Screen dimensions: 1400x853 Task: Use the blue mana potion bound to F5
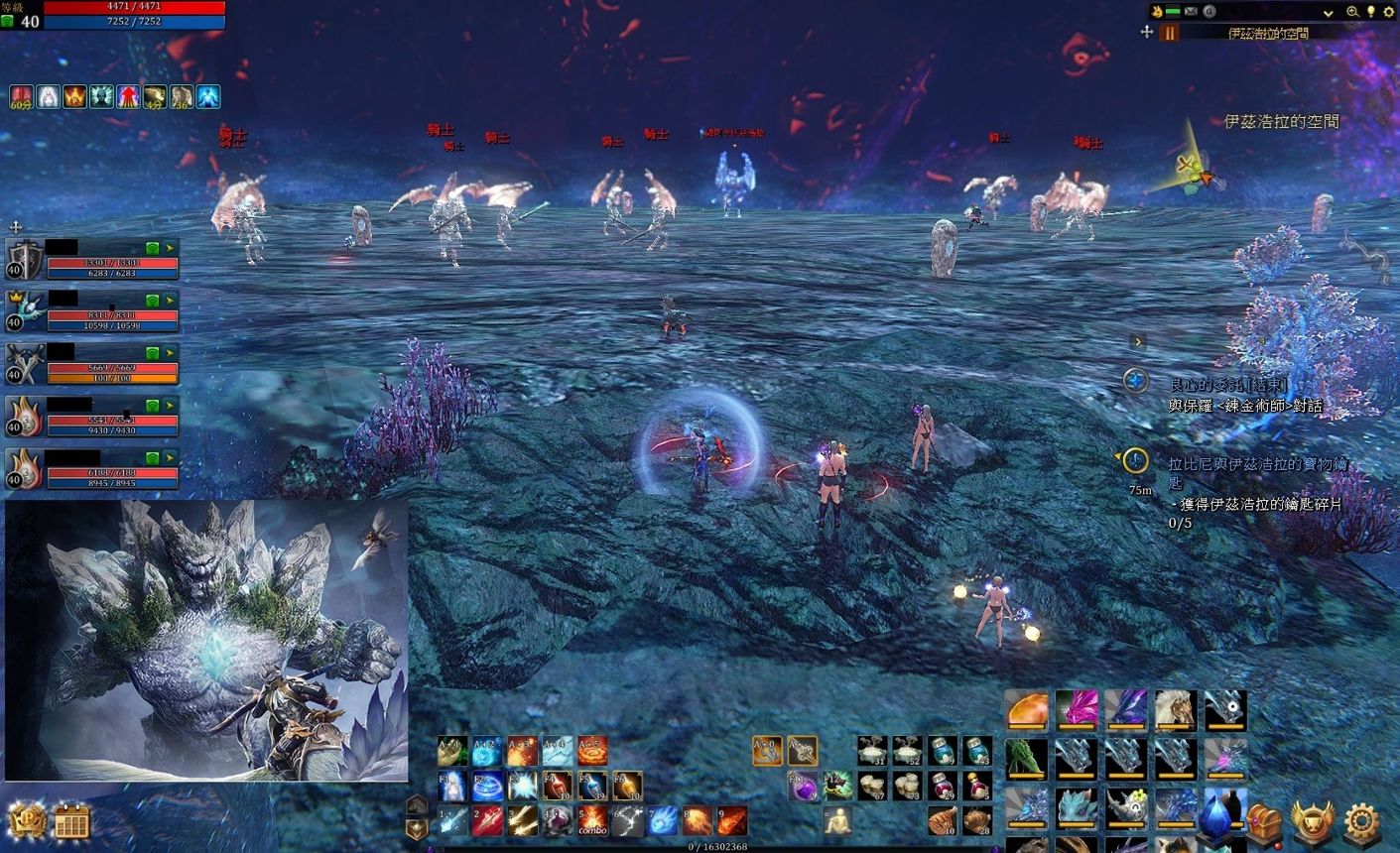click(x=592, y=786)
